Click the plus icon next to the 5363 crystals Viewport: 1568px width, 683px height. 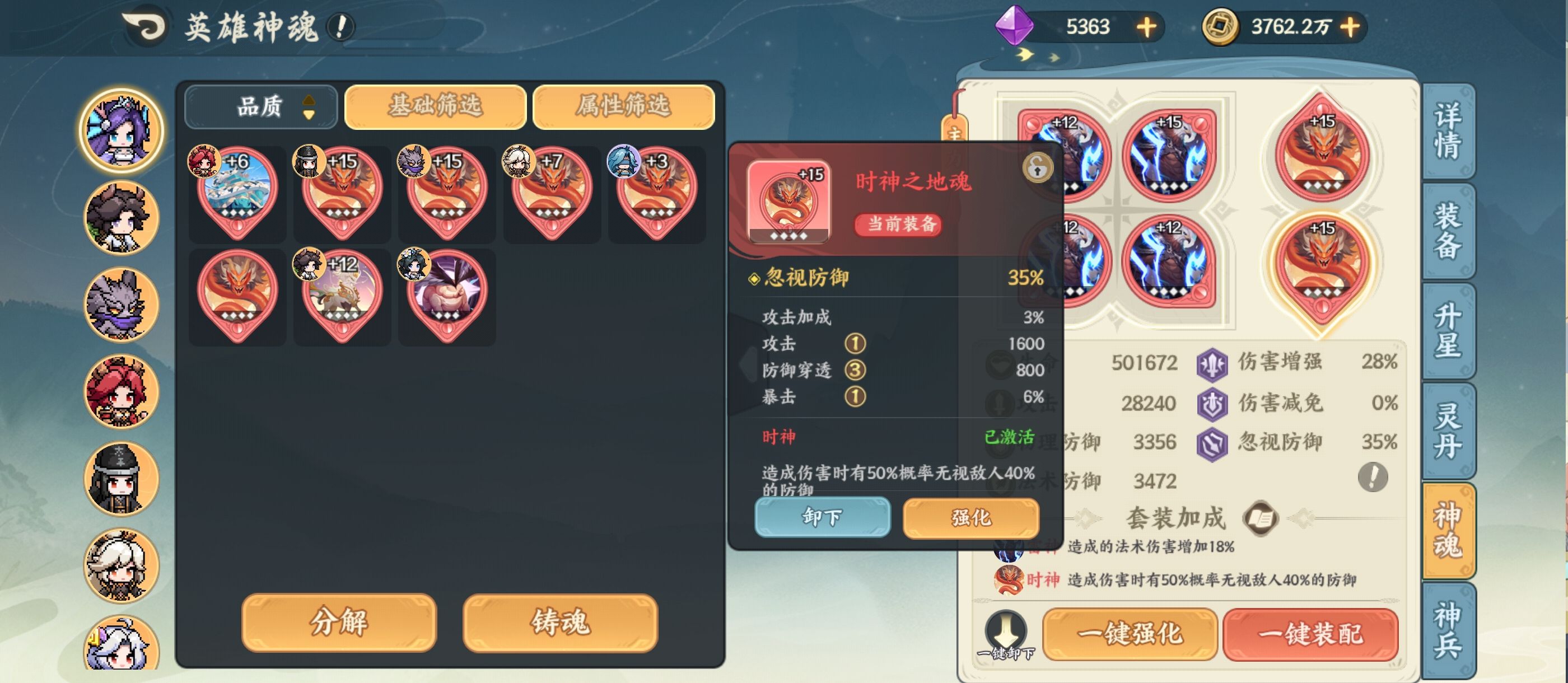[1147, 27]
